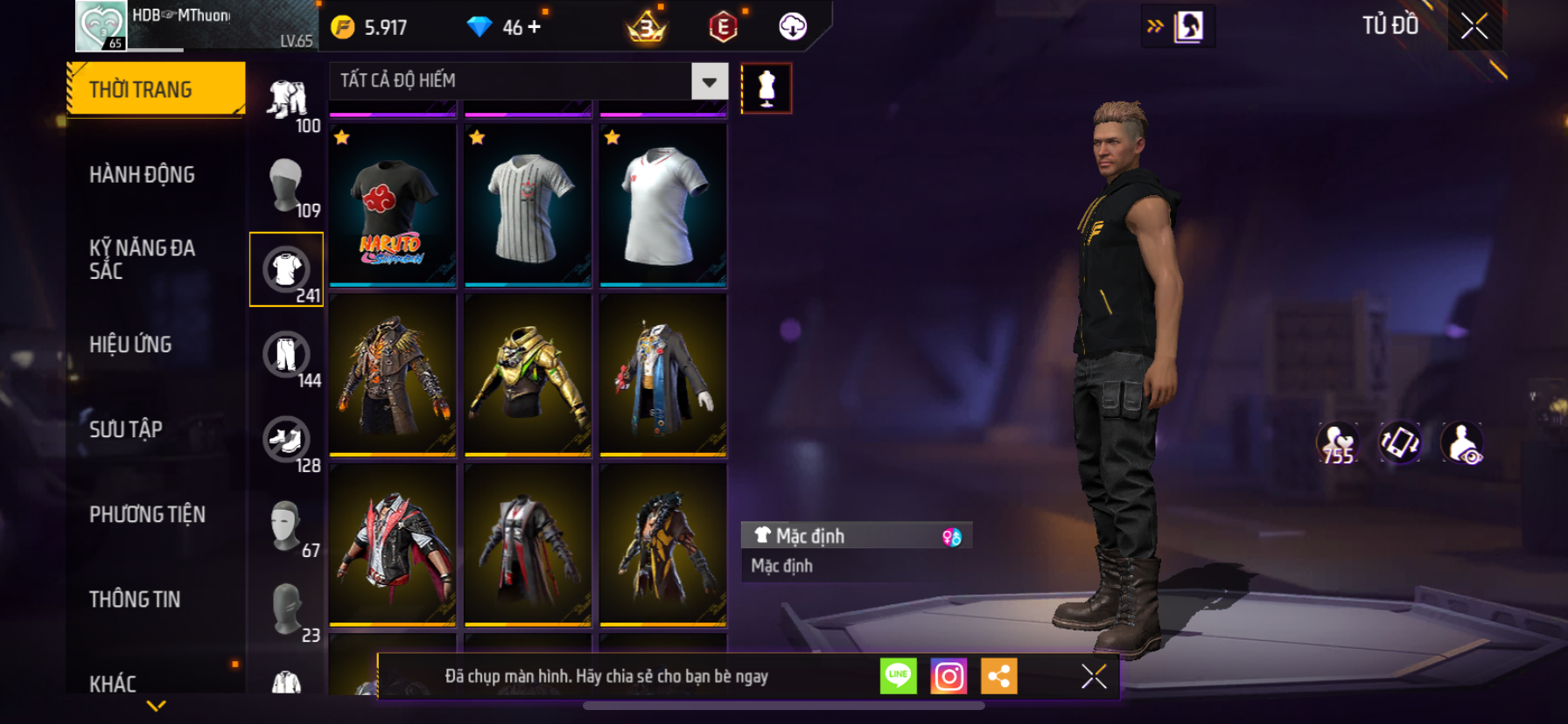Select the Hiệu Ứng category

tap(130, 345)
